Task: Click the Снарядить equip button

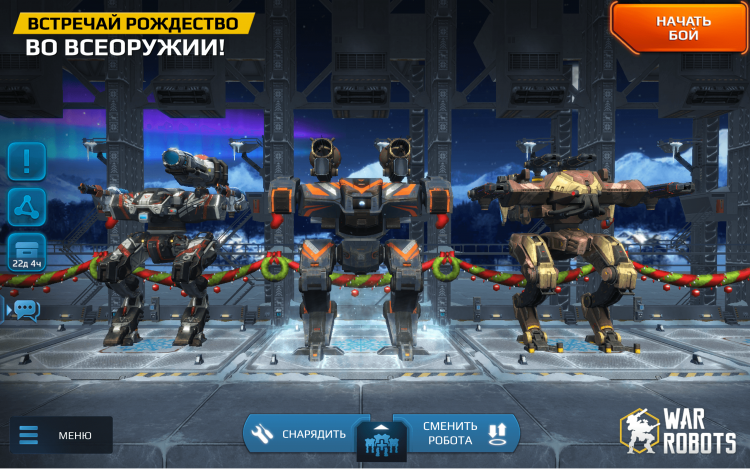Action: (x=300, y=433)
